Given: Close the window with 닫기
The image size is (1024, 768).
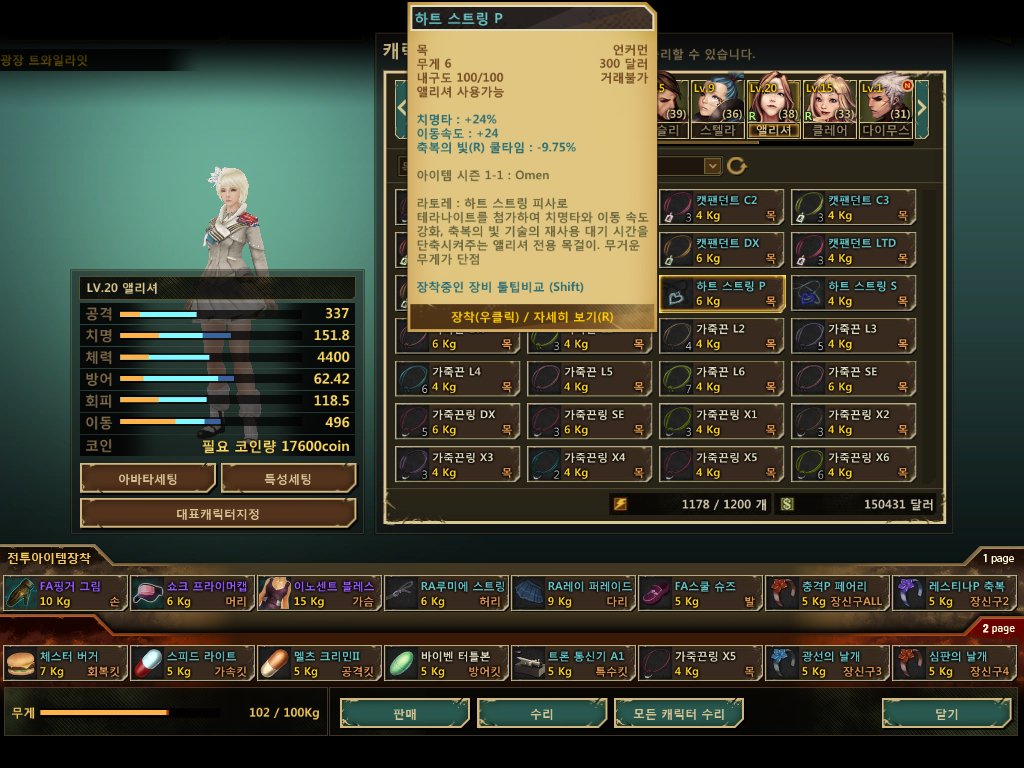Looking at the screenshot, I should pyautogui.click(x=945, y=714).
